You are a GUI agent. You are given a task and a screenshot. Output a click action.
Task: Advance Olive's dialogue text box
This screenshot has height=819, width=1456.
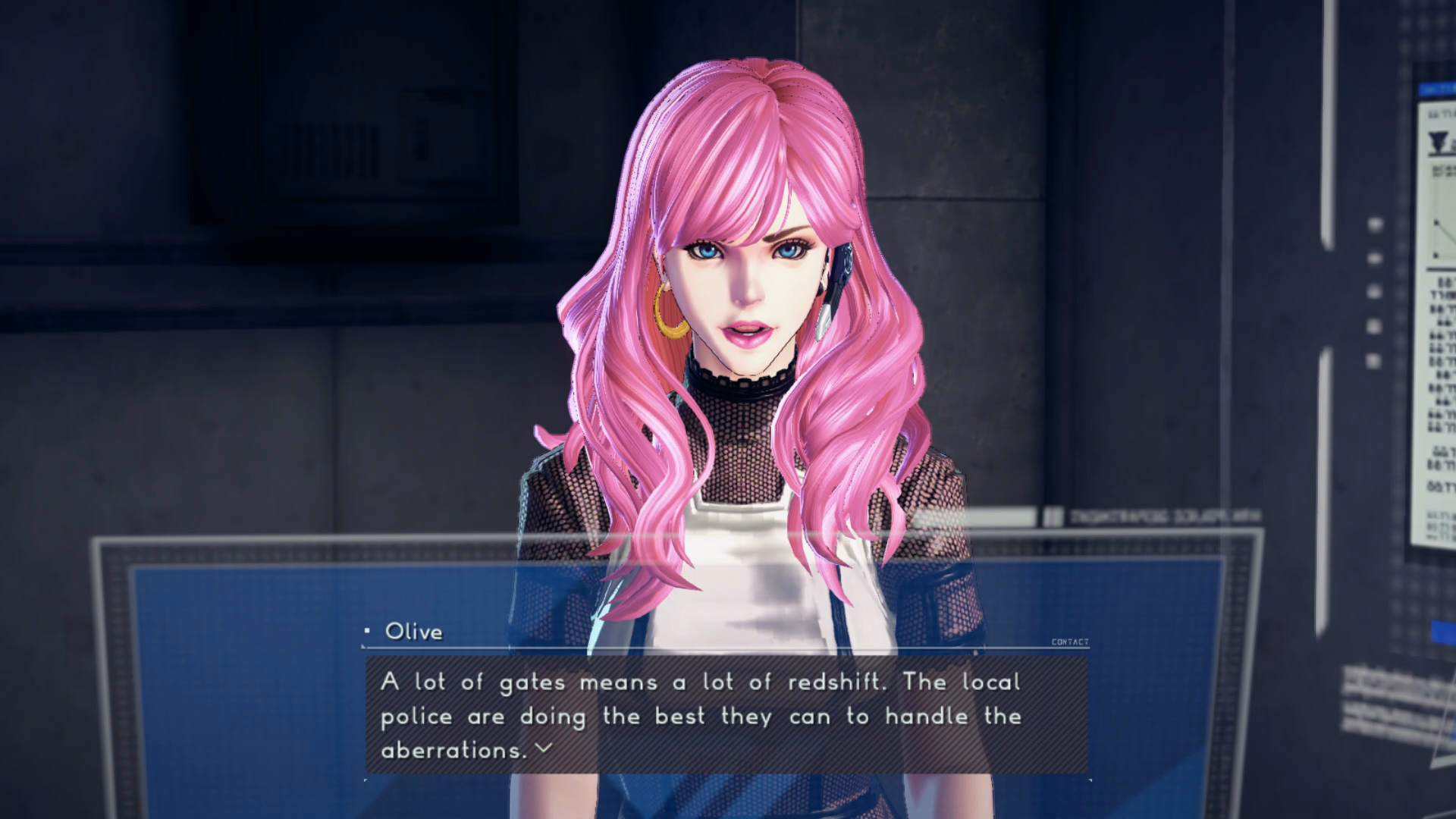point(726,714)
